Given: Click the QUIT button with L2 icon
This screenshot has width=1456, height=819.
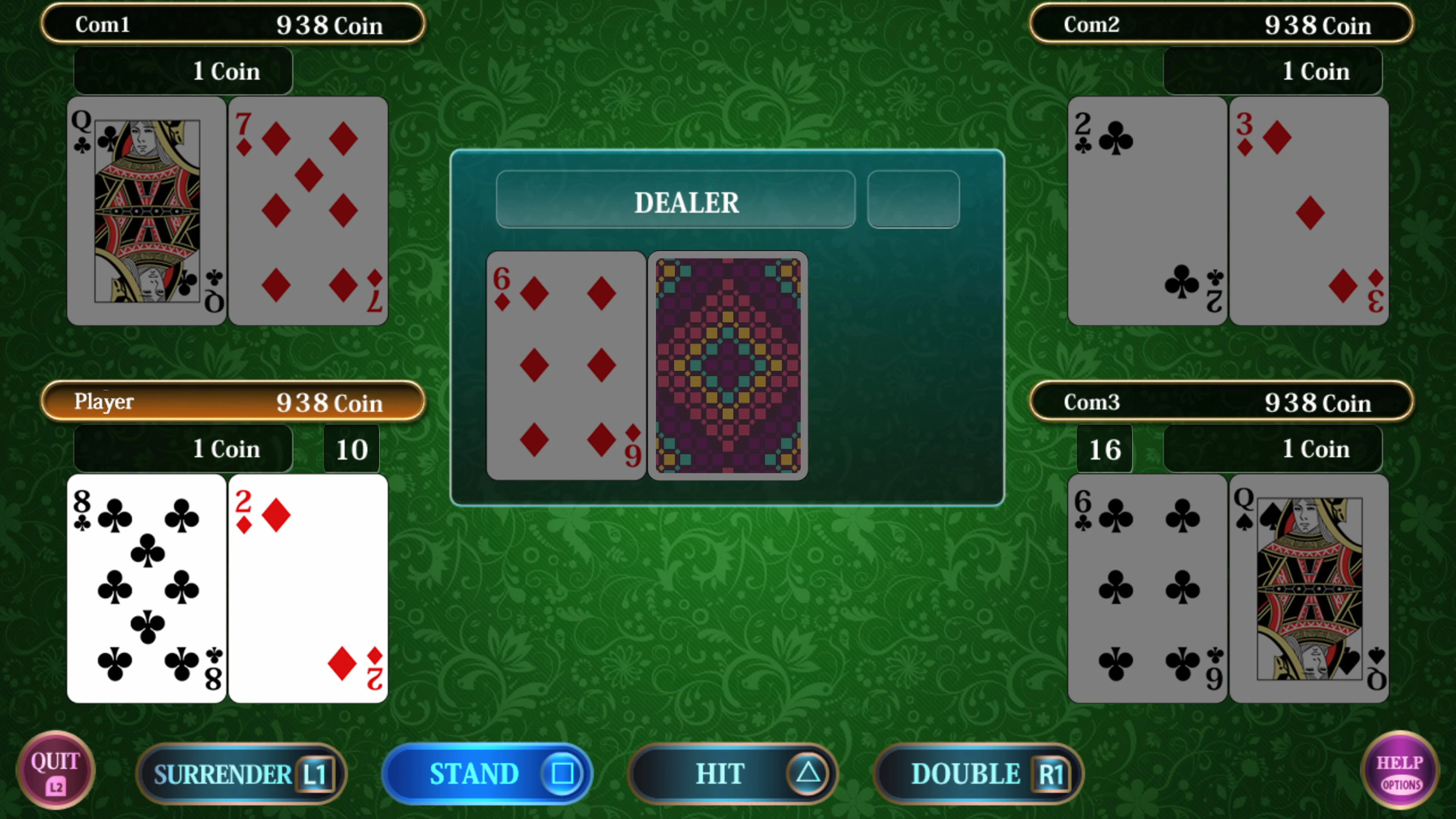Looking at the screenshot, I should 55,773.
